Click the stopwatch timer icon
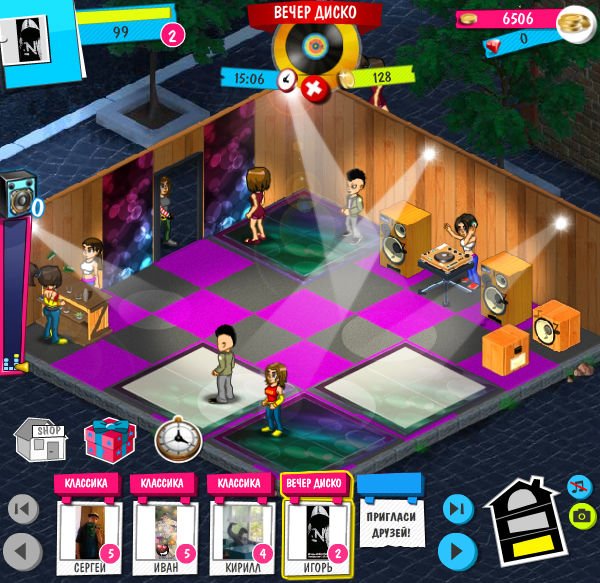 178,439
